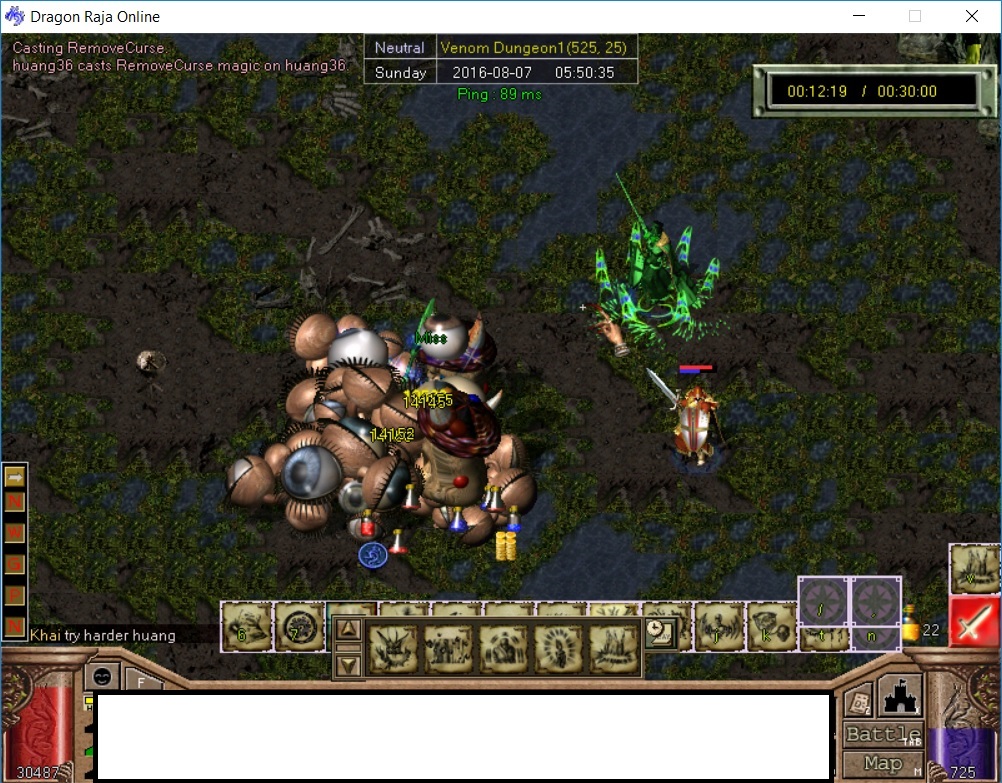Toggle Battle mode button
This screenshot has width=1002, height=783.
pyautogui.click(x=882, y=734)
